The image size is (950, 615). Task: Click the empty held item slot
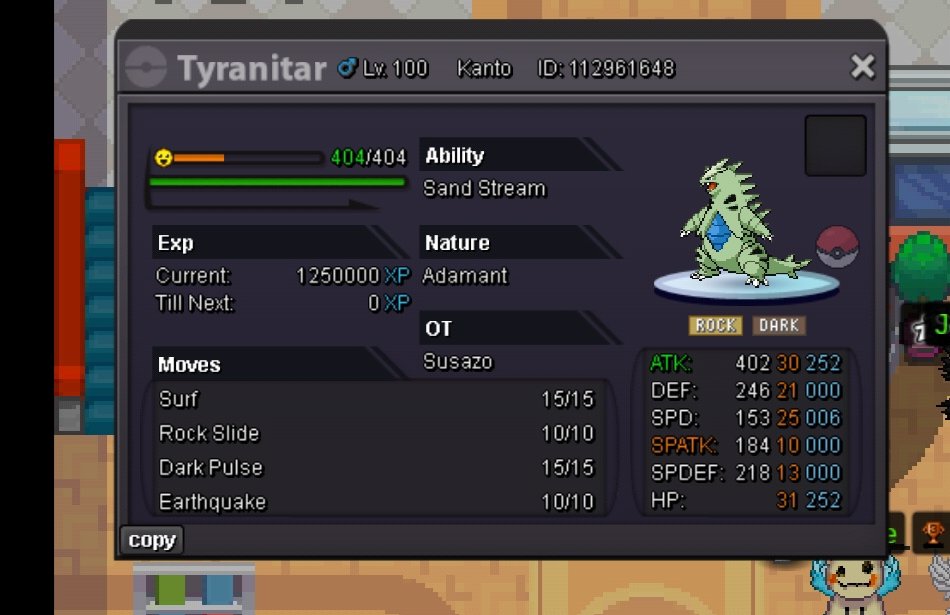[835, 146]
